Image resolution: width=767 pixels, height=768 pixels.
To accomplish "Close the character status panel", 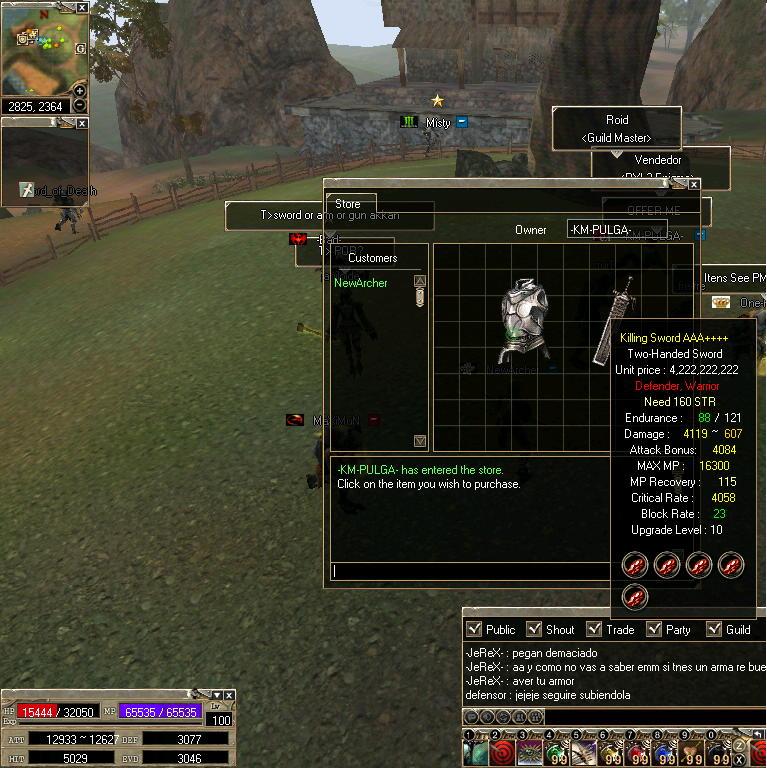I will point(229,695).
